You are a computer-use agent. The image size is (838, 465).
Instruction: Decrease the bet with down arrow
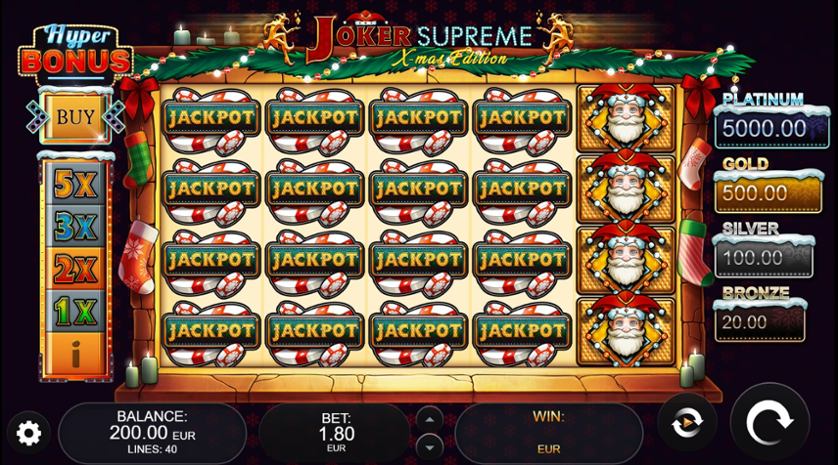click(x=429, y=444)
